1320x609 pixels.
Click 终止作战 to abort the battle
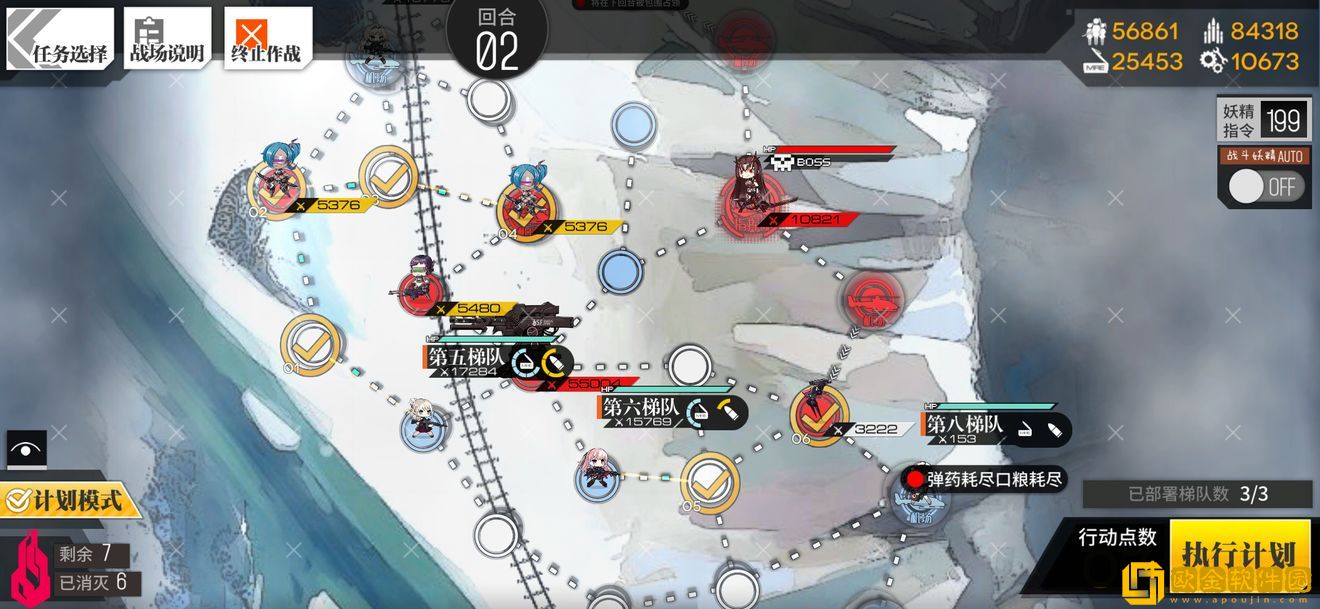click(266, 39)
